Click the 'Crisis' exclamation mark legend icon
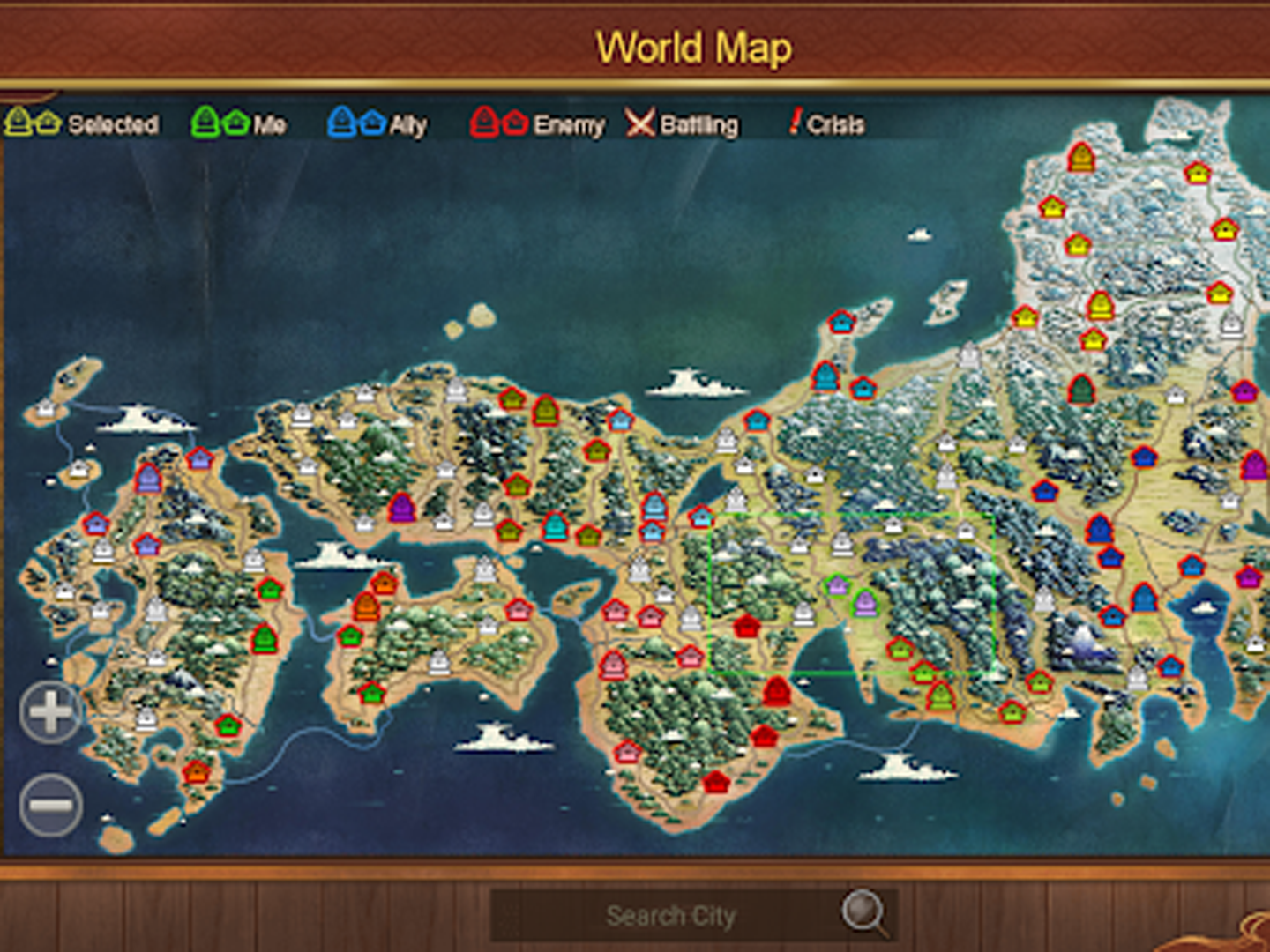This screenshot has width=1270, height=952. pos(796,123)
